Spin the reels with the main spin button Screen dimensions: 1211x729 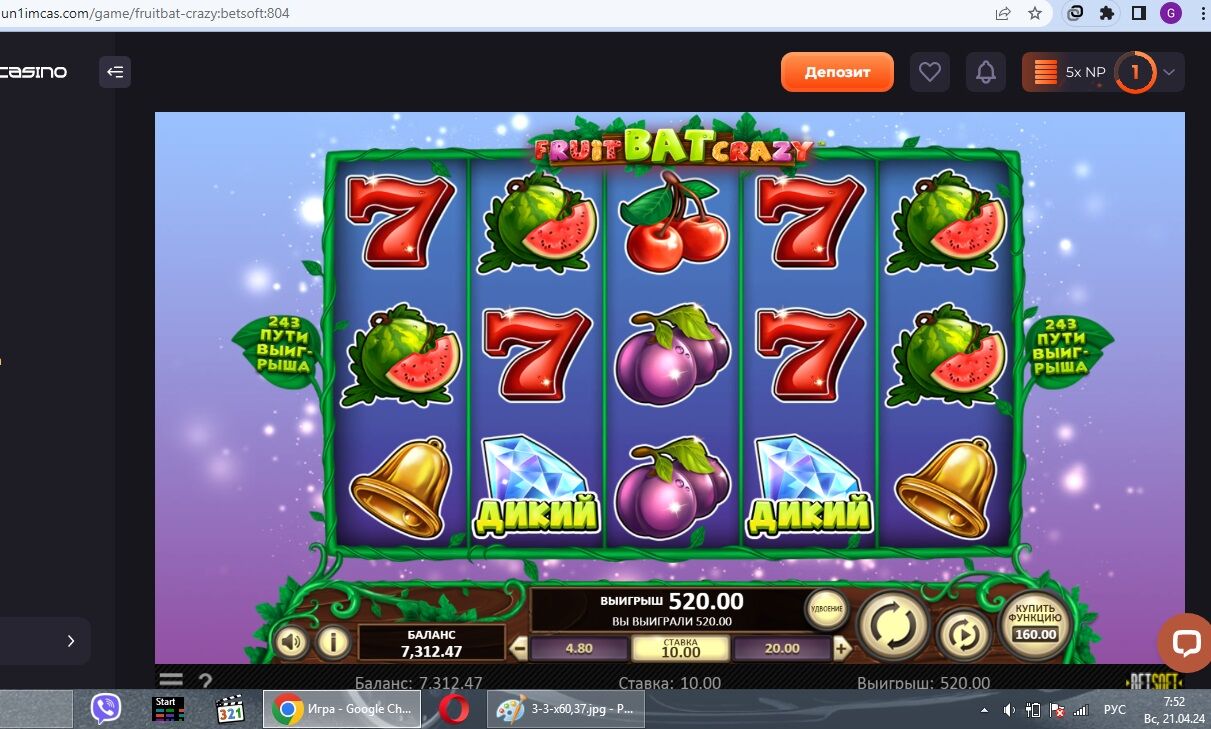(x=893, y=627)
